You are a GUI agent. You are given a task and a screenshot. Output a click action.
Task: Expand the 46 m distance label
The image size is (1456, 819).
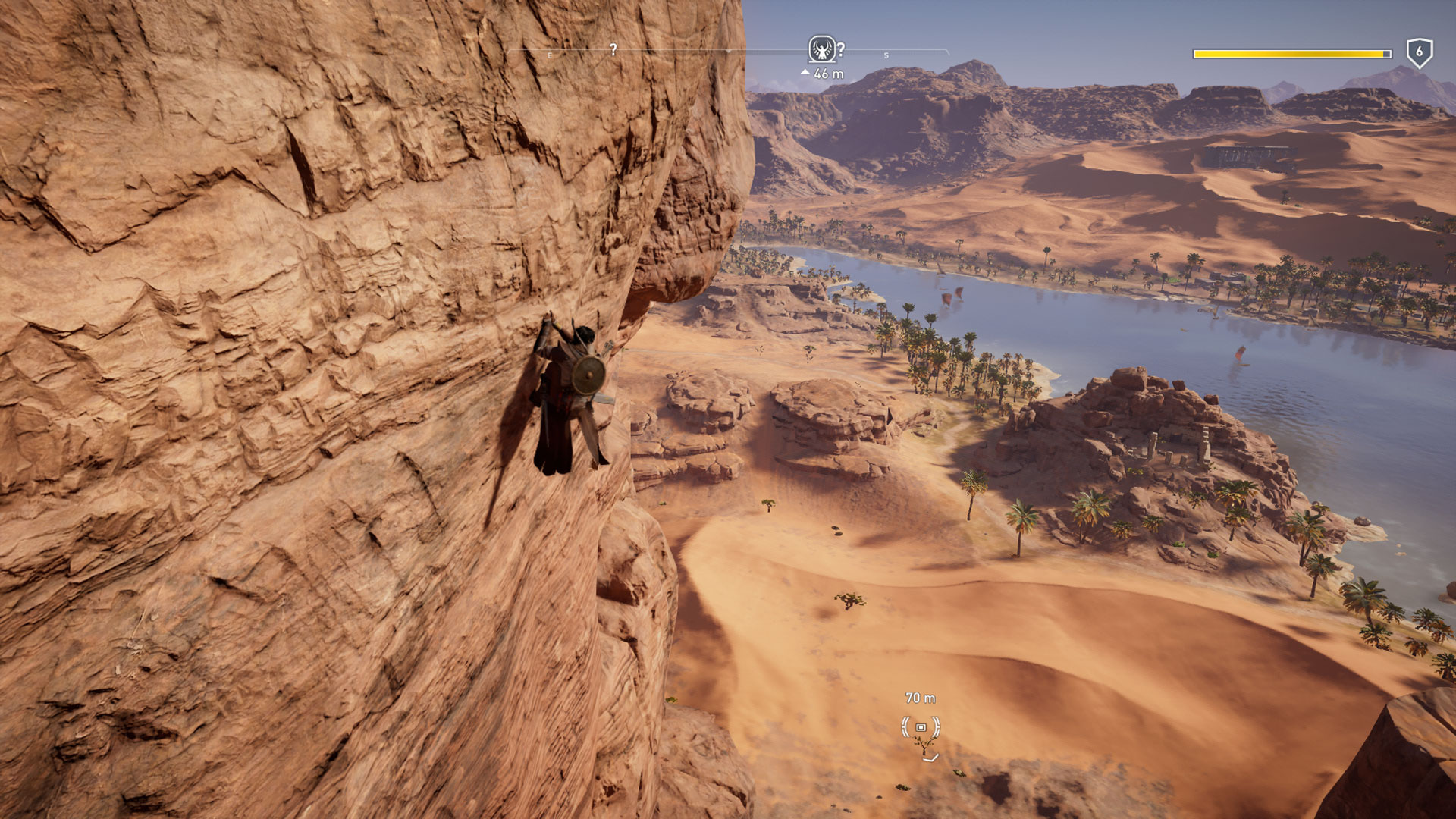[x=827, y=73]
